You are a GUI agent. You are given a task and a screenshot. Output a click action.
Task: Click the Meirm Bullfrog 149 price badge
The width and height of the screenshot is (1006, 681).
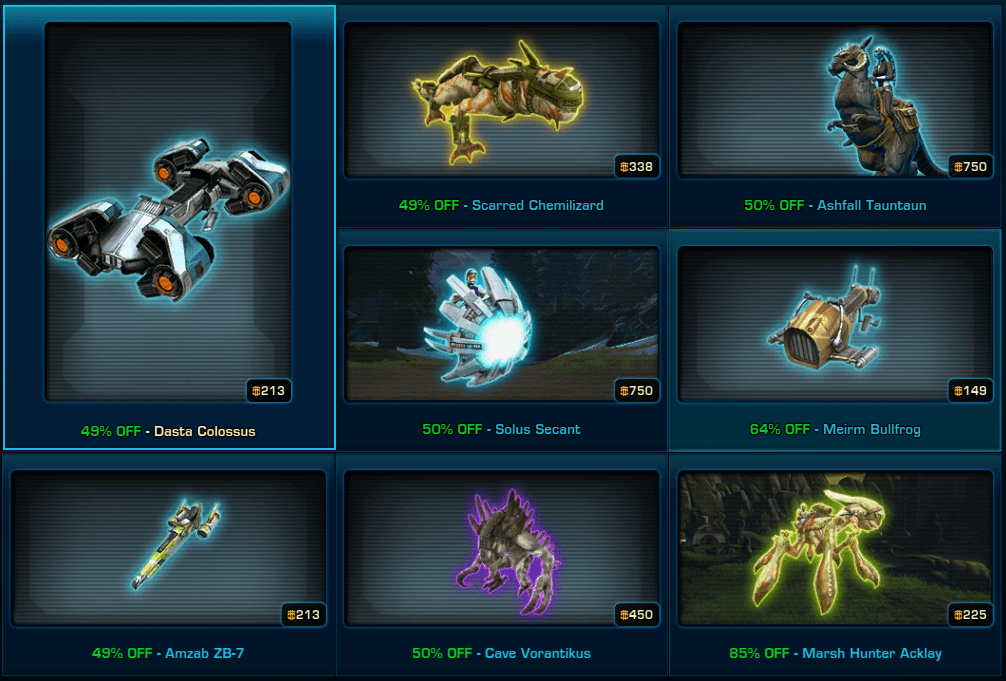971,391
